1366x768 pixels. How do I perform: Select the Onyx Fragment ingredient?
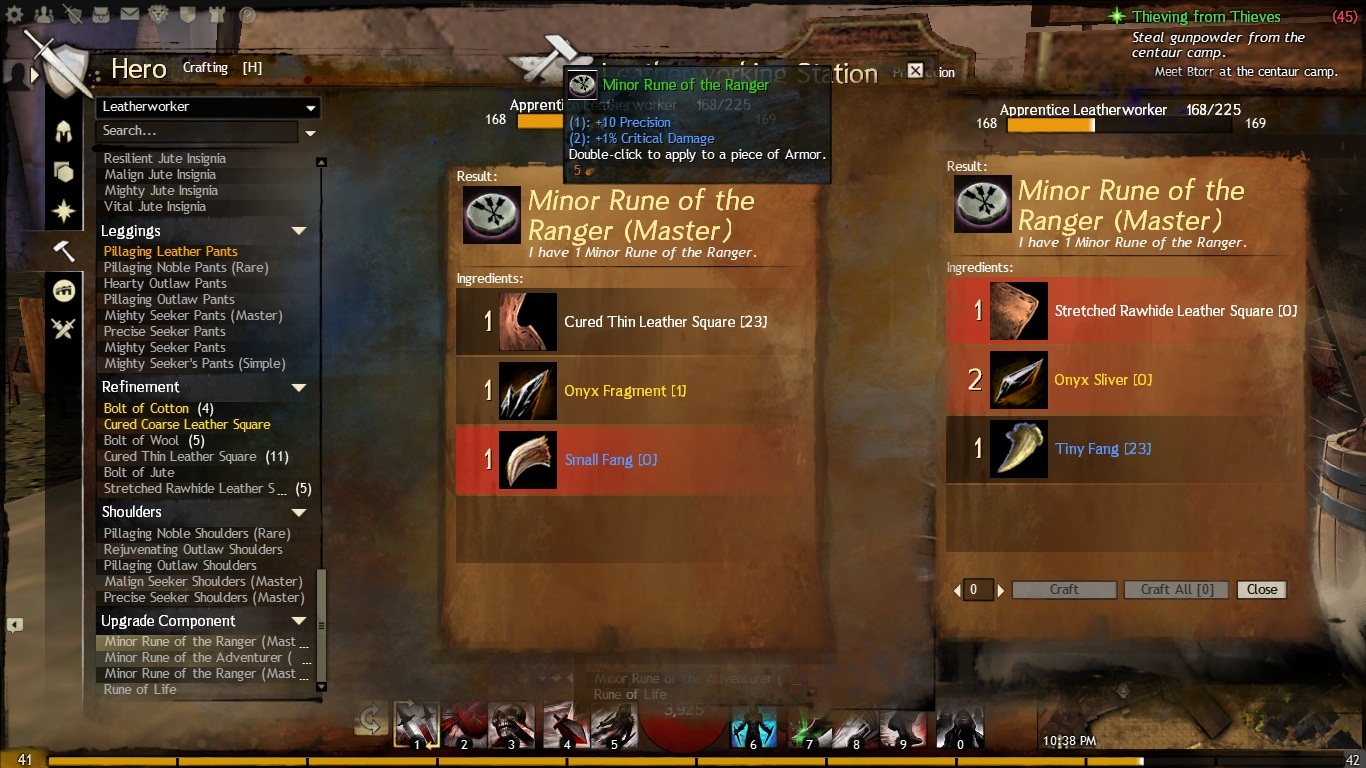click(625, 391)
